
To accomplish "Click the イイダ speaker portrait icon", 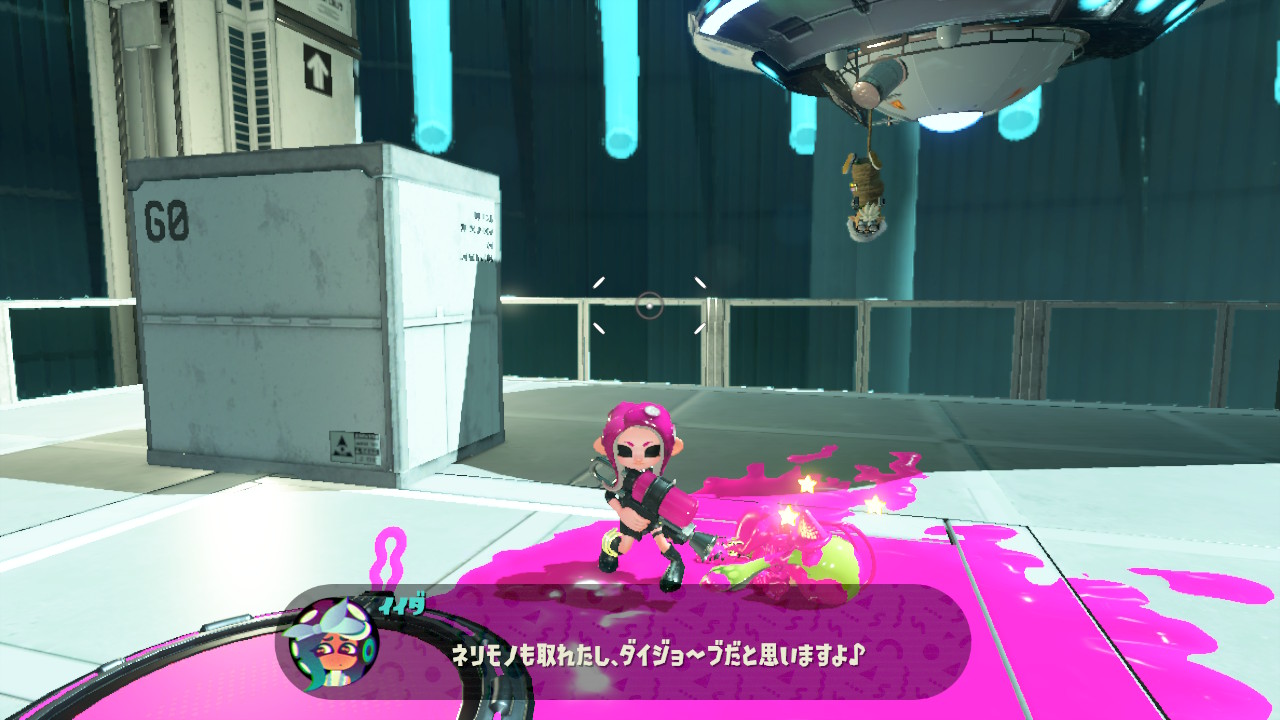I will coord(332,643).
